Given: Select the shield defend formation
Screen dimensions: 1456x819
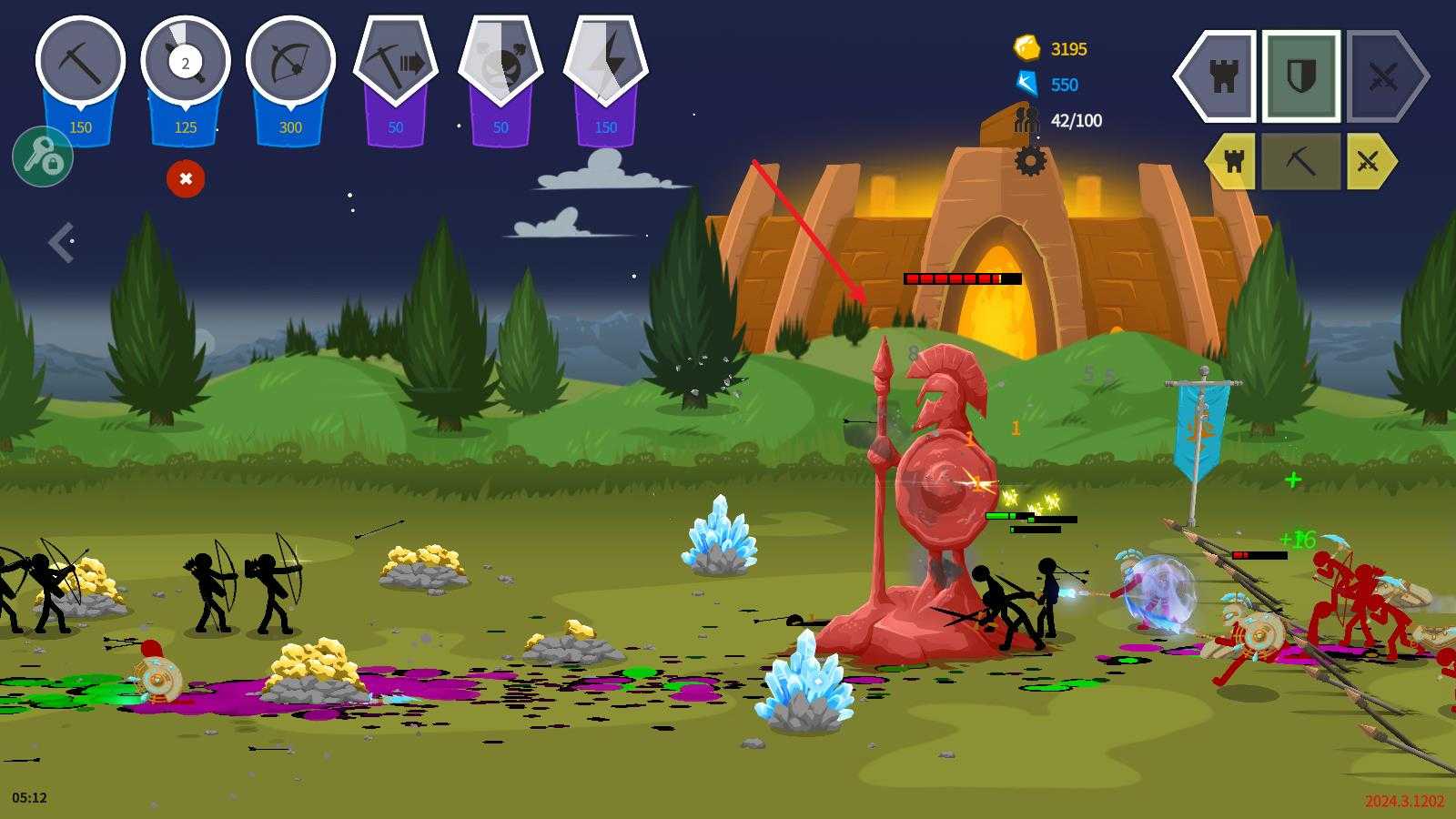Looking at the screenshot, I should pos(1300,76).
